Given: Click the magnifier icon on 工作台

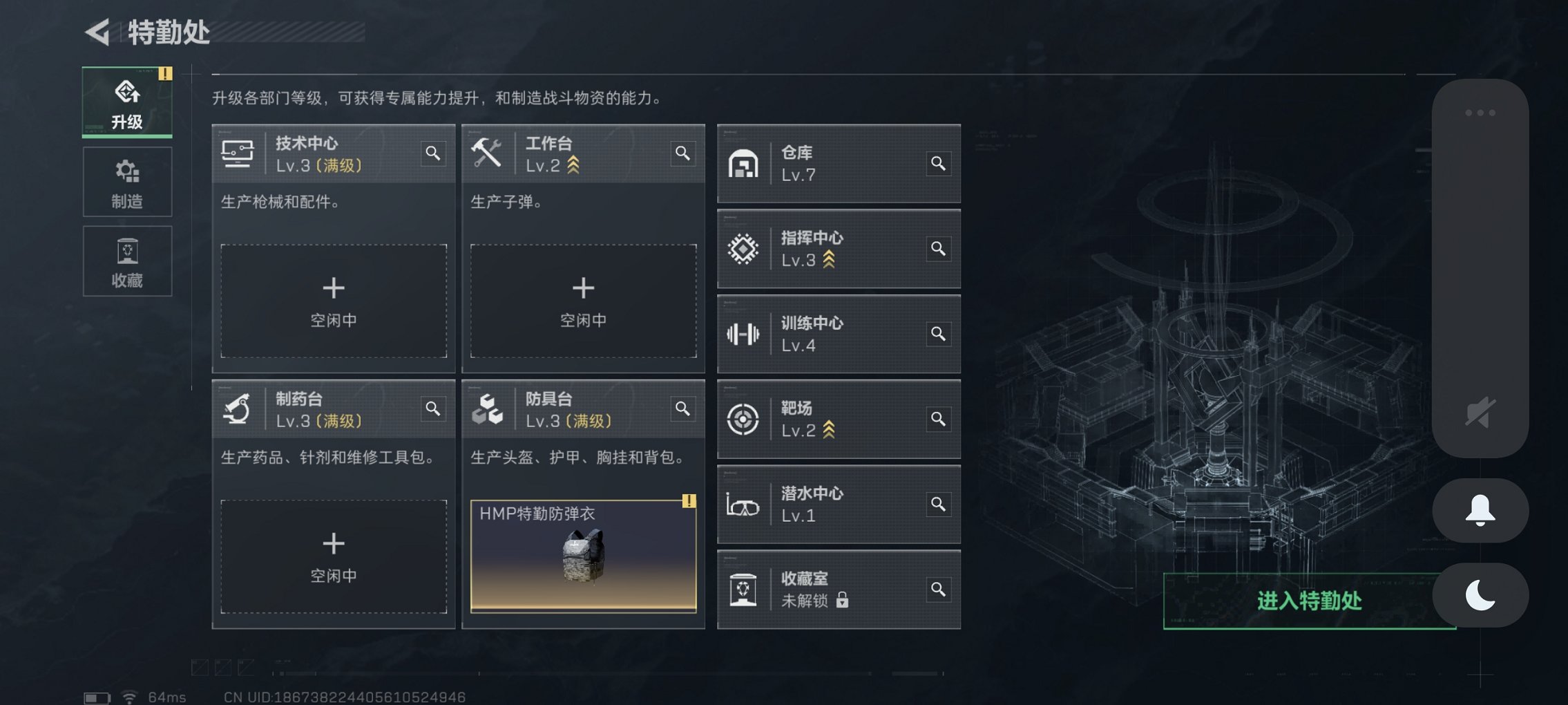Looking at the screenshot, I should point(682,154).
